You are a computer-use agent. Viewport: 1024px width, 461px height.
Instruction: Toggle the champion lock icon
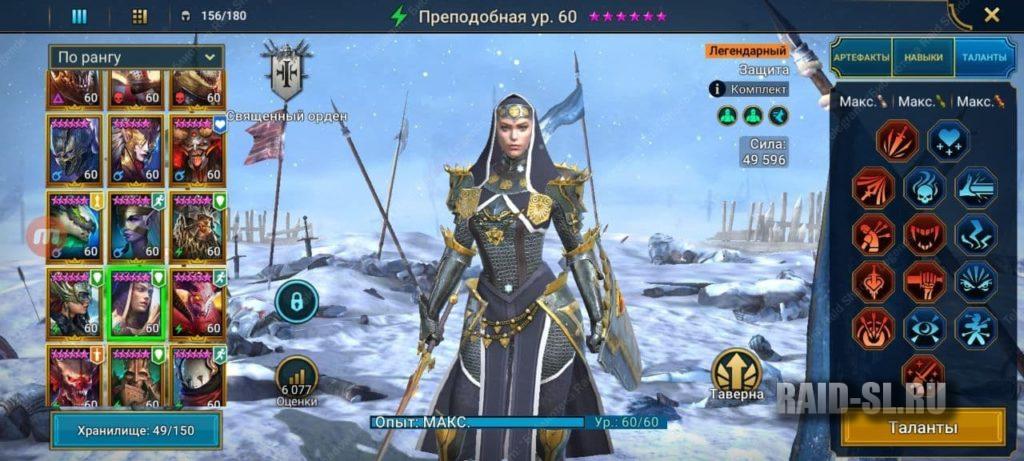[296, 300]
